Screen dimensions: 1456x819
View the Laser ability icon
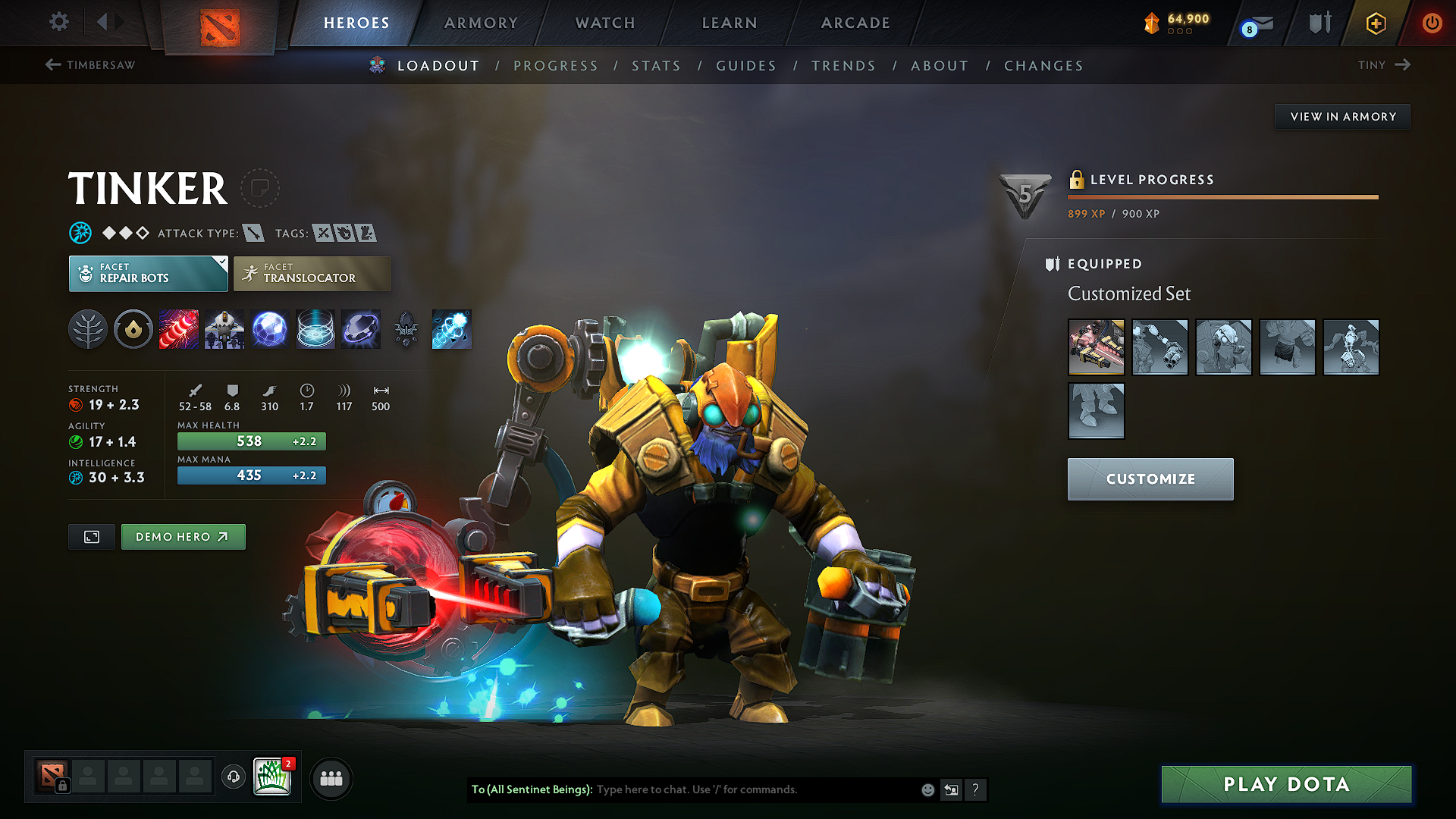tap(179, 329)
